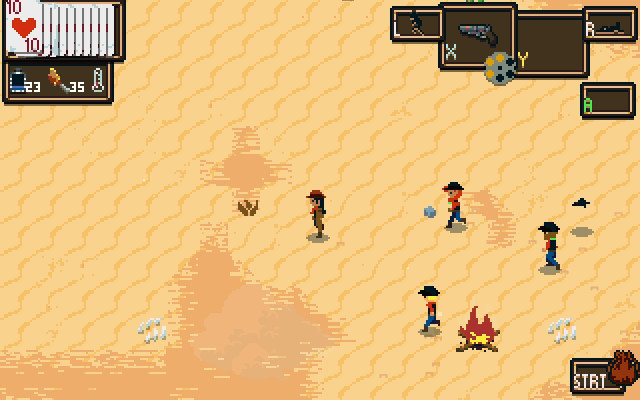Click the revolver ammo cylinder icon
This screenshot has height=400, width=640.
click(500, 68)
